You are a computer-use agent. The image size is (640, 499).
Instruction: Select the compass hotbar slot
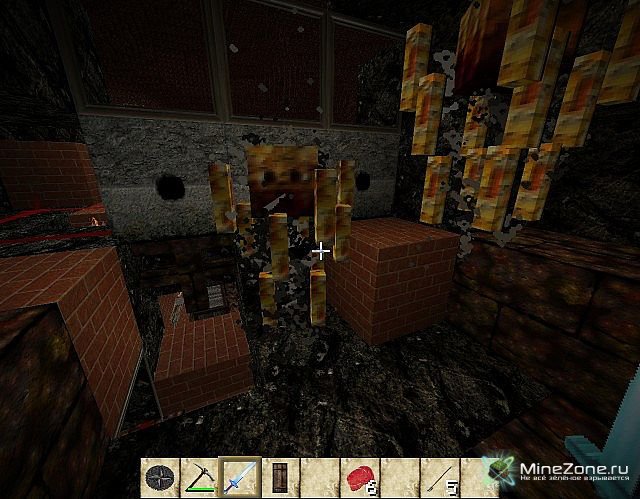pyautogui.click(x=159, y=476)
